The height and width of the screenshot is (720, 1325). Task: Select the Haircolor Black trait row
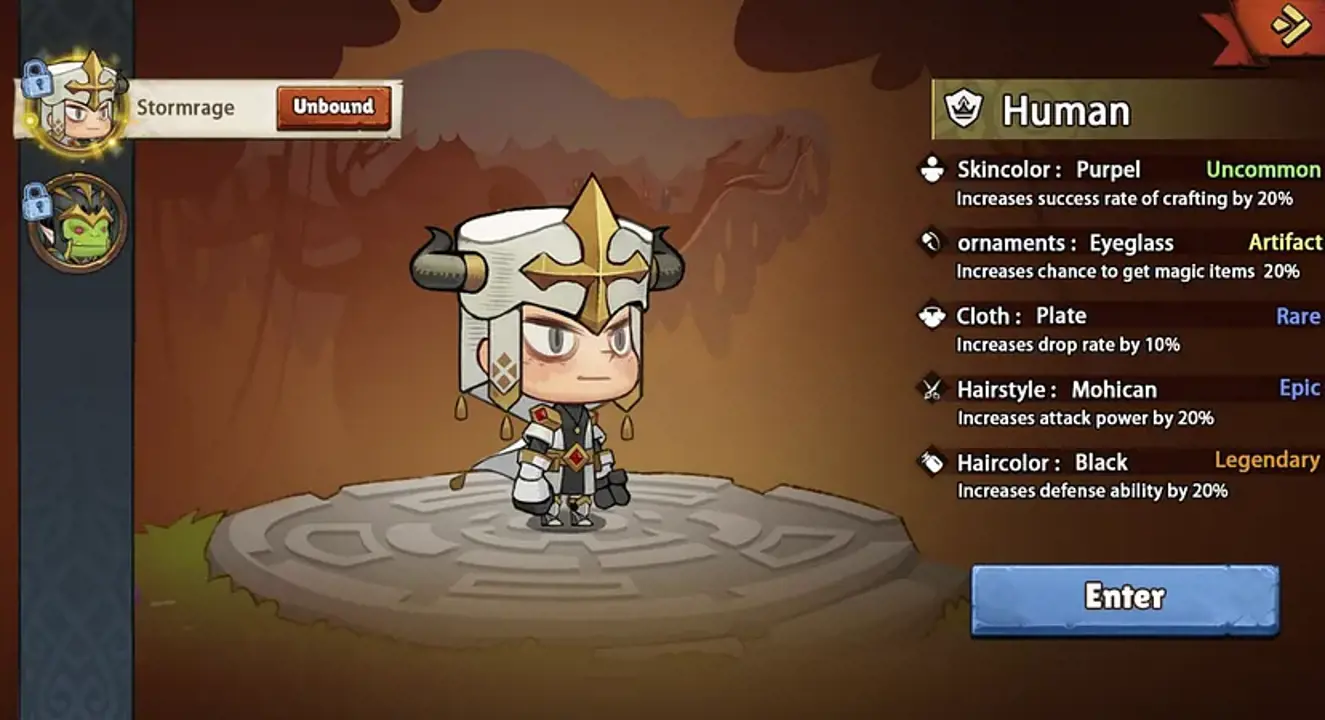click(1120, 475)
